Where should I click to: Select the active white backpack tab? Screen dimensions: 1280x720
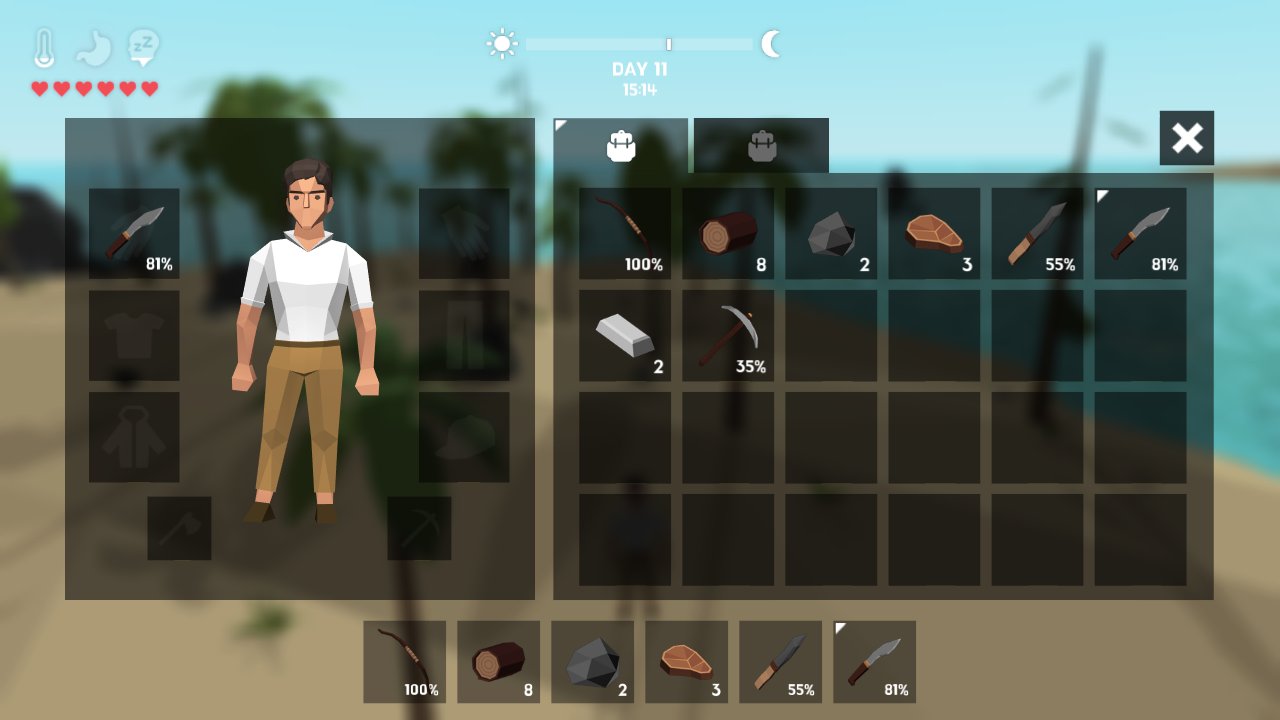(x=621, y=146)
